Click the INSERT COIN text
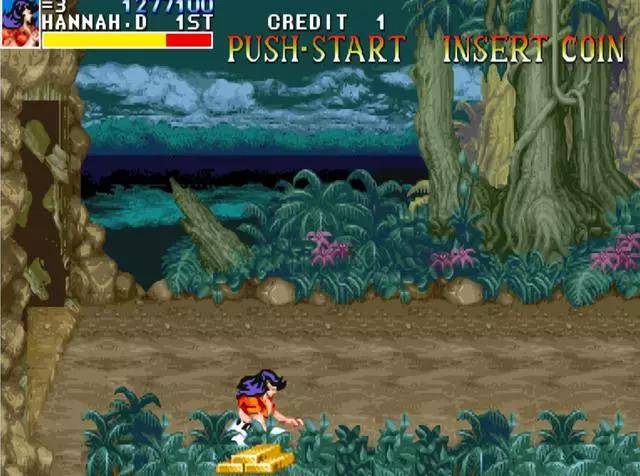640x476 pixels. 533,49
